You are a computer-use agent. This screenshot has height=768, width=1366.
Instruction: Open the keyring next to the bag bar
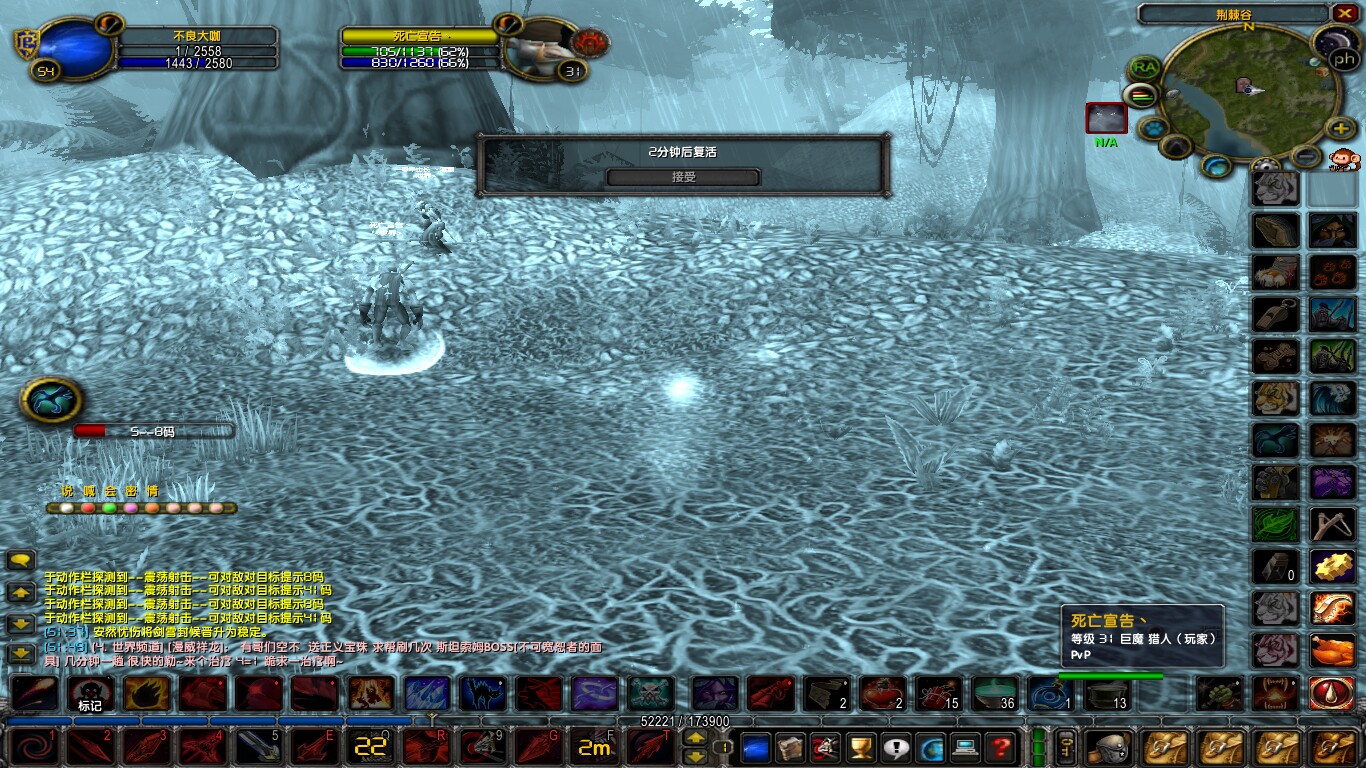click(x=1066, y=745)
